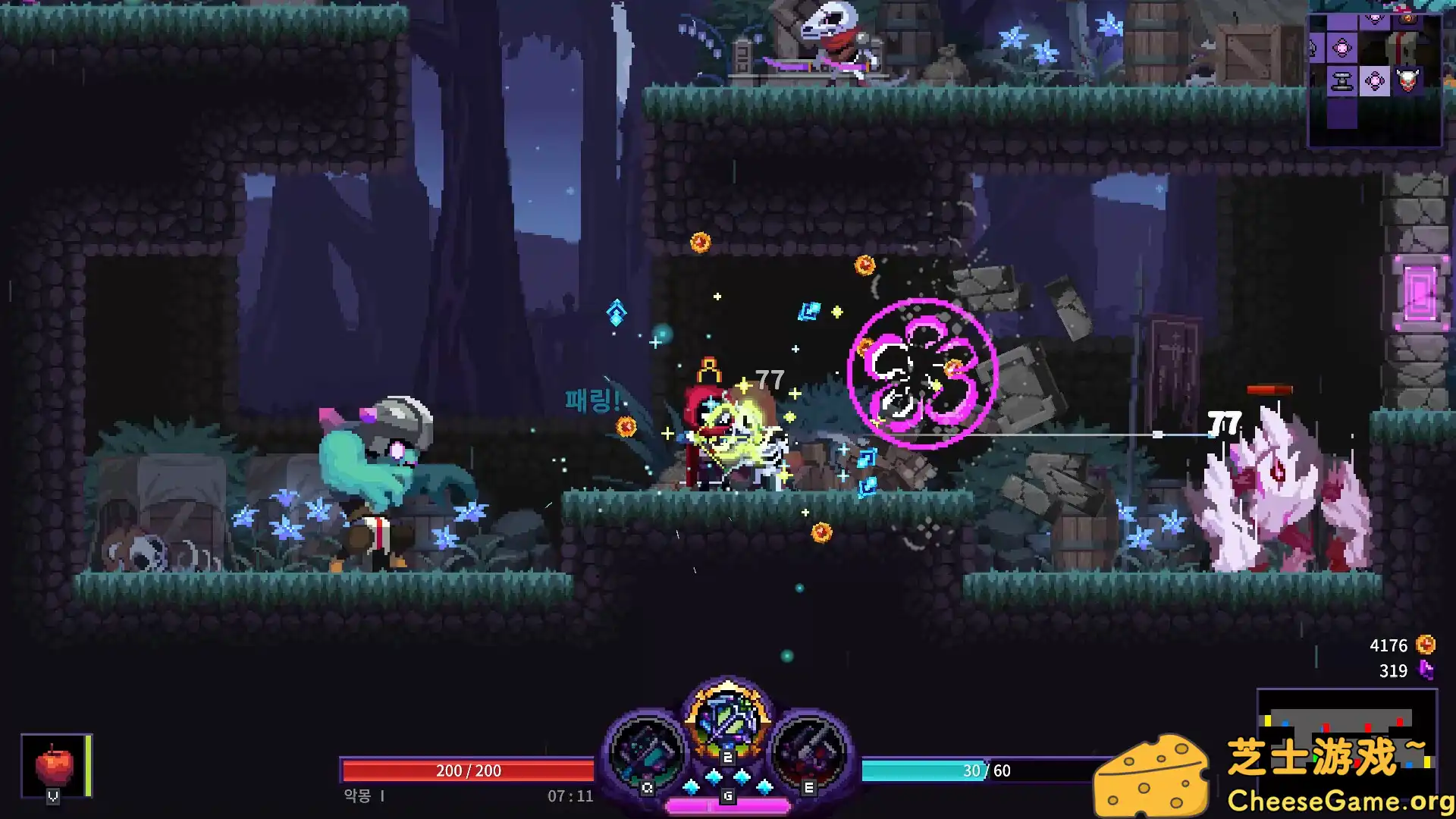This screenshot has height=819, width=1456.
Task: Click the anvil room icon on the minimap
Action: (1342, 80)
